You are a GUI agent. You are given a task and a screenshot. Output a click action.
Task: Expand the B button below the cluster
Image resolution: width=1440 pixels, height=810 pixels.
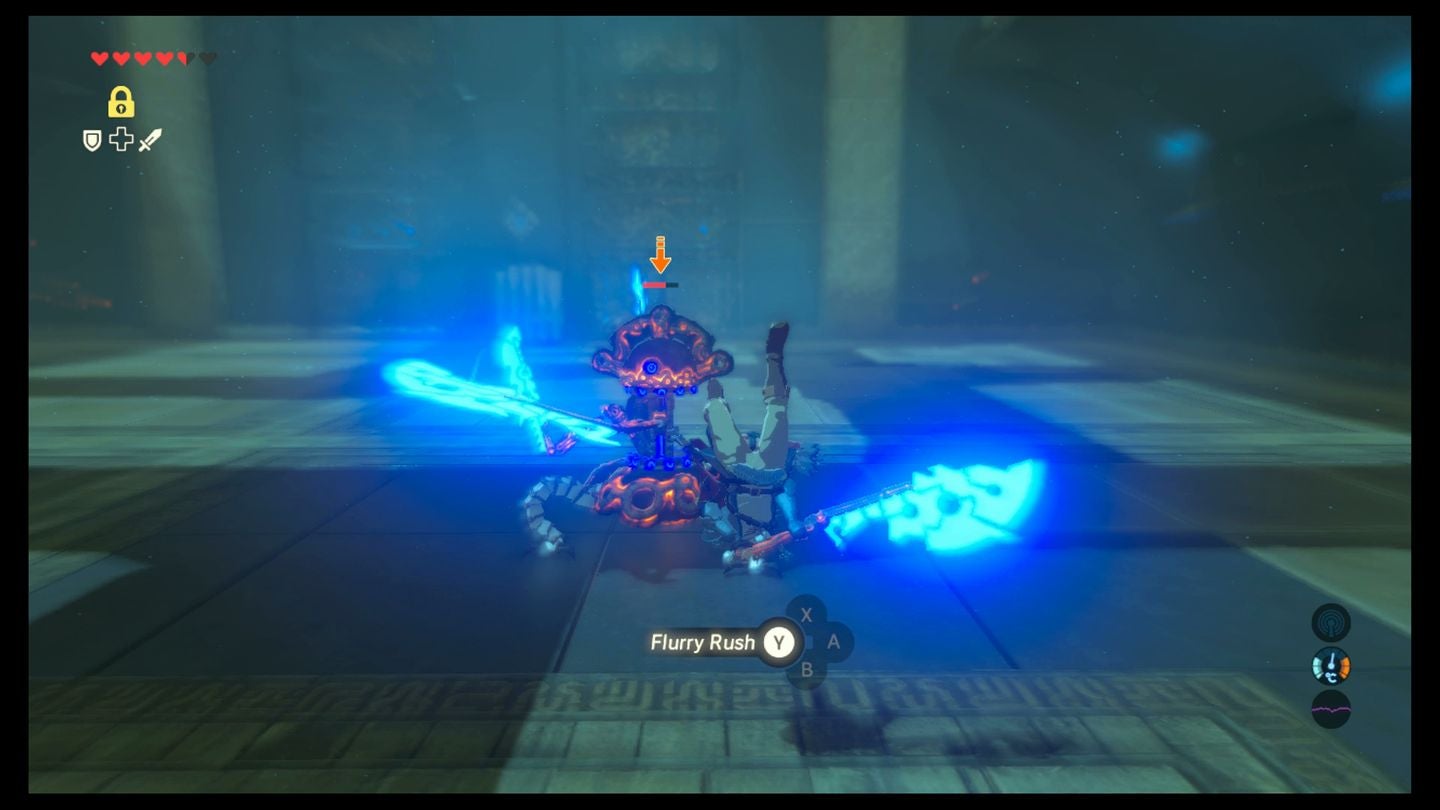pyautogui.click(x=806, y=671)
